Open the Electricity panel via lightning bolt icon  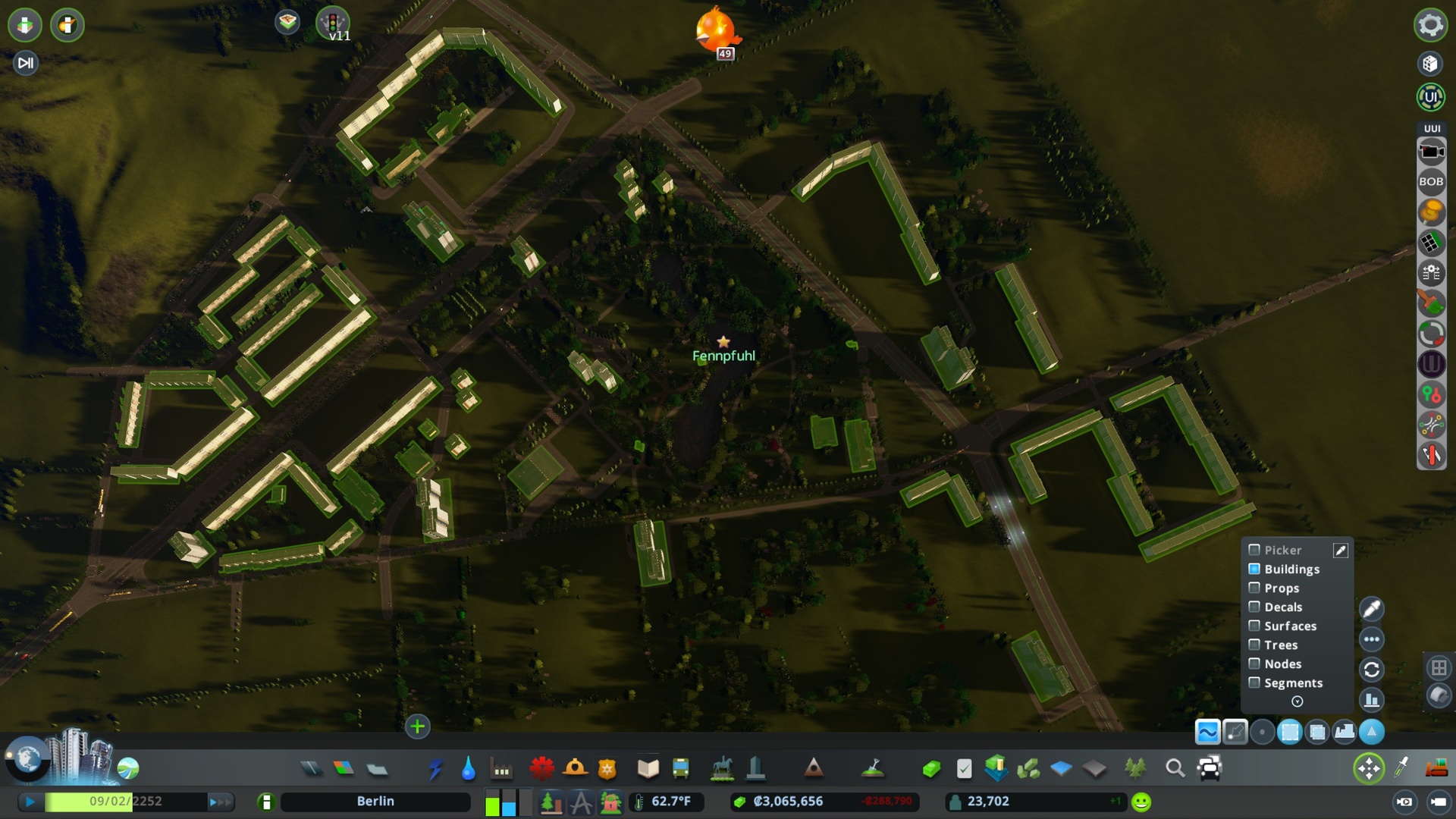point(437,768)
